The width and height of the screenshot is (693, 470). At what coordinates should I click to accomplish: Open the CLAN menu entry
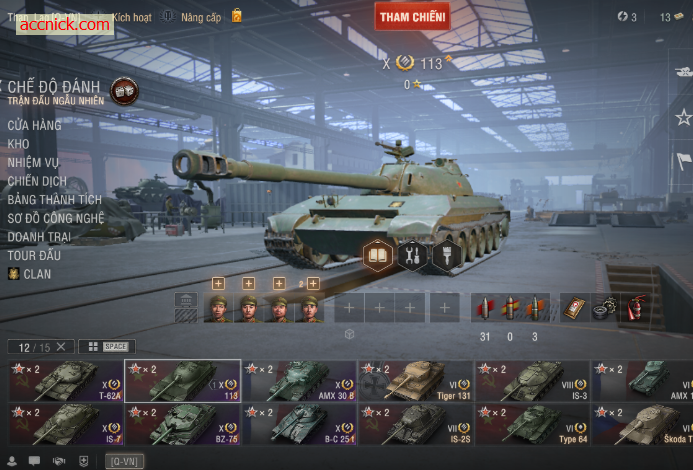[37, 274]
